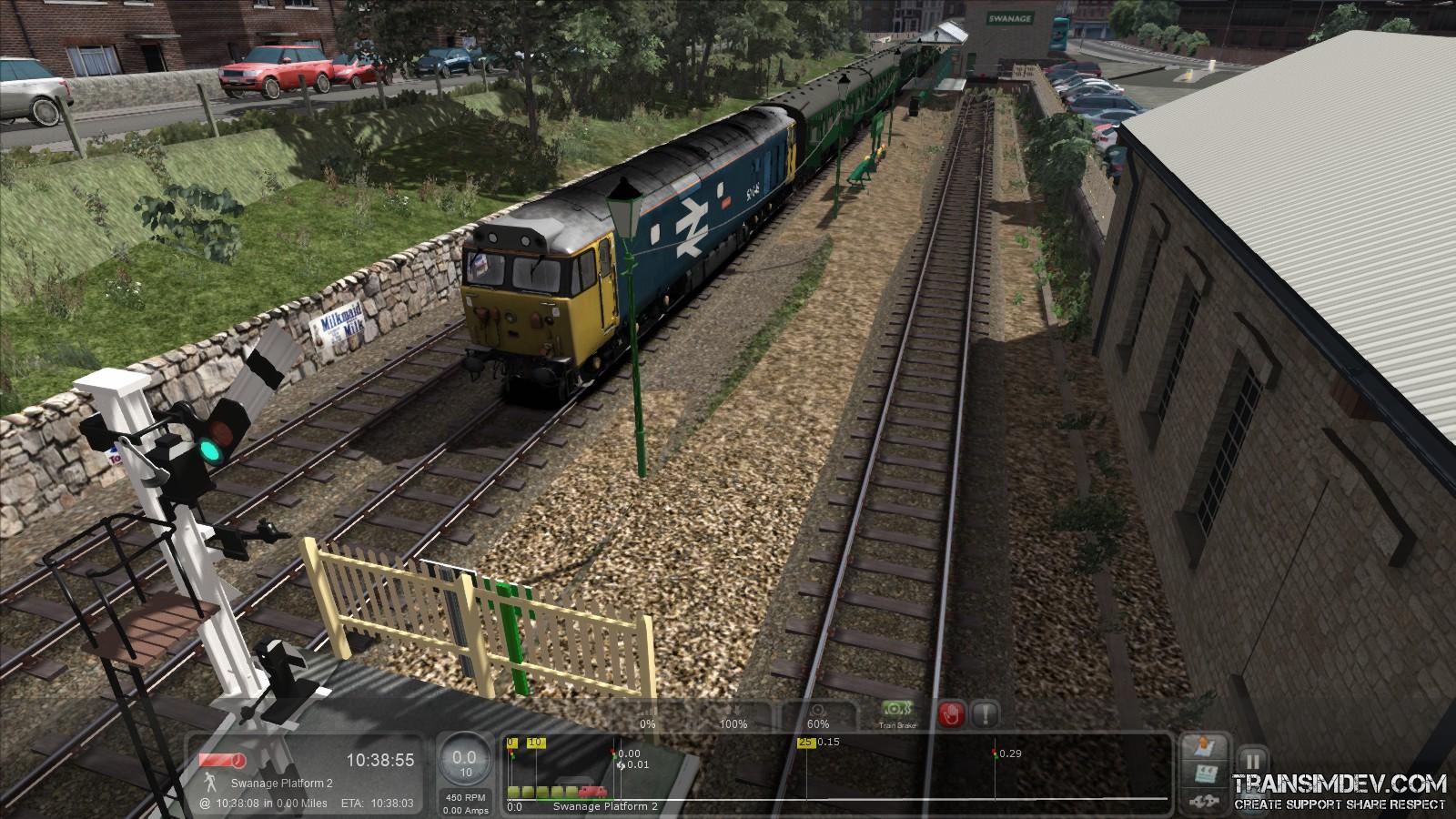The height and width of the screenshot is (819, 1456).
Task: Click the exclamation mark alert button
Action: [x=985, y=714]
